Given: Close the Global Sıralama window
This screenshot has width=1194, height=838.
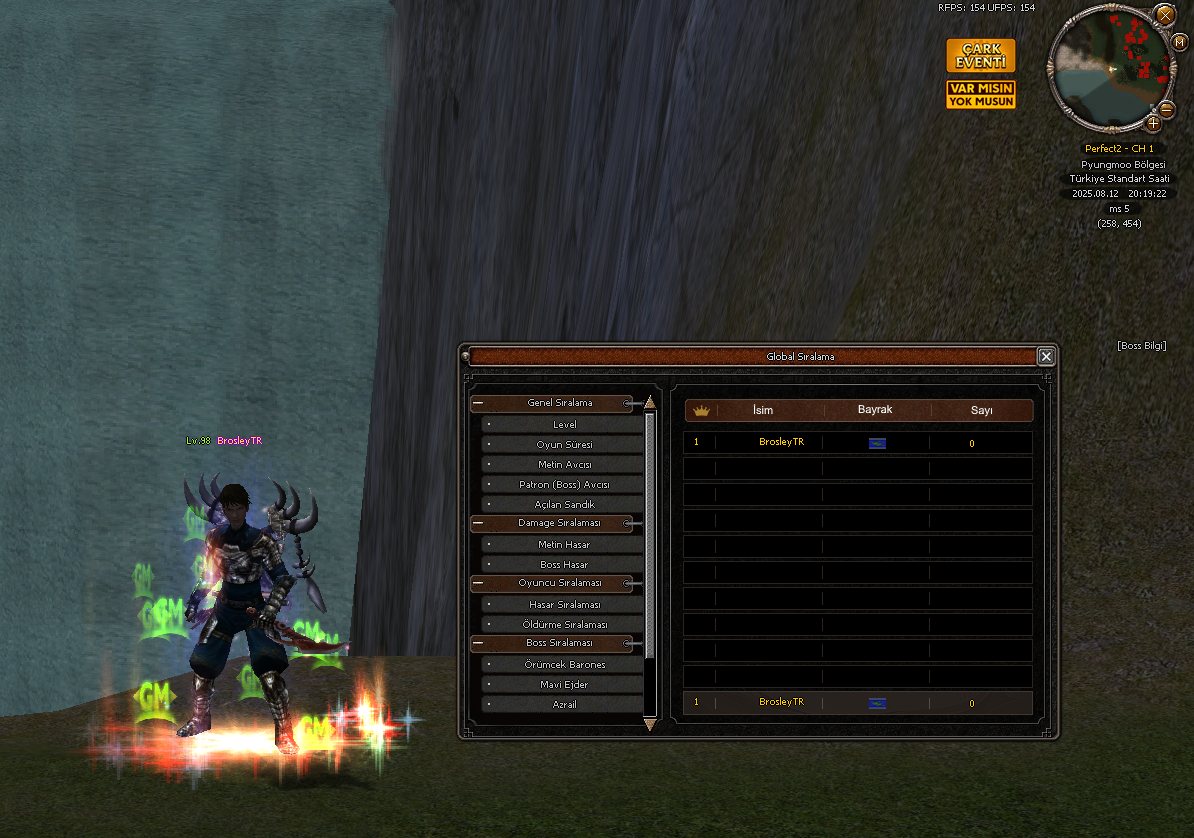Looking at the screenshot, I should click(1045, 357).
